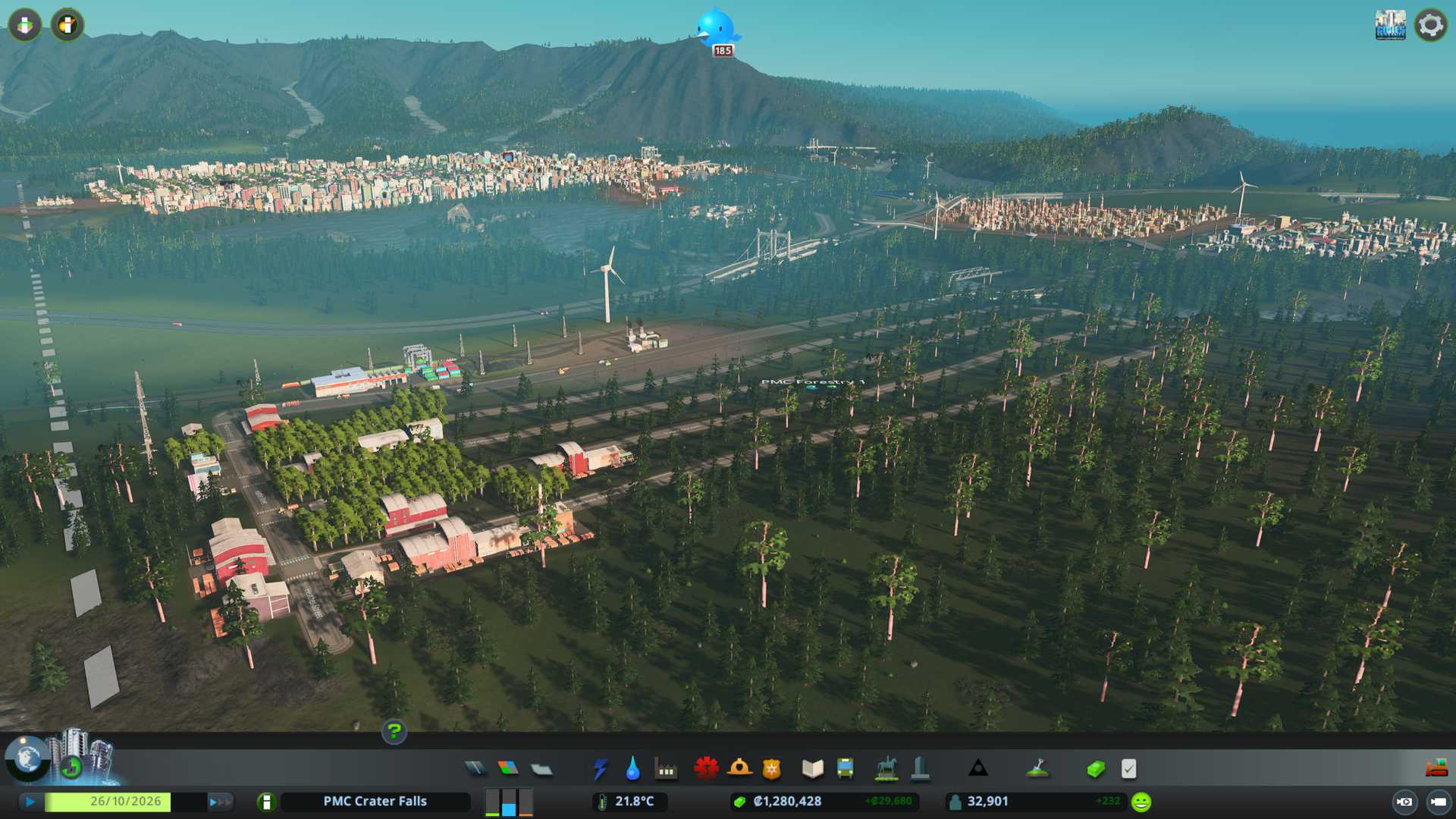The width and height of the screenshot is (1456, 819).
Task: Toggle the play/pause simulation button
Action: pos(30,802)
